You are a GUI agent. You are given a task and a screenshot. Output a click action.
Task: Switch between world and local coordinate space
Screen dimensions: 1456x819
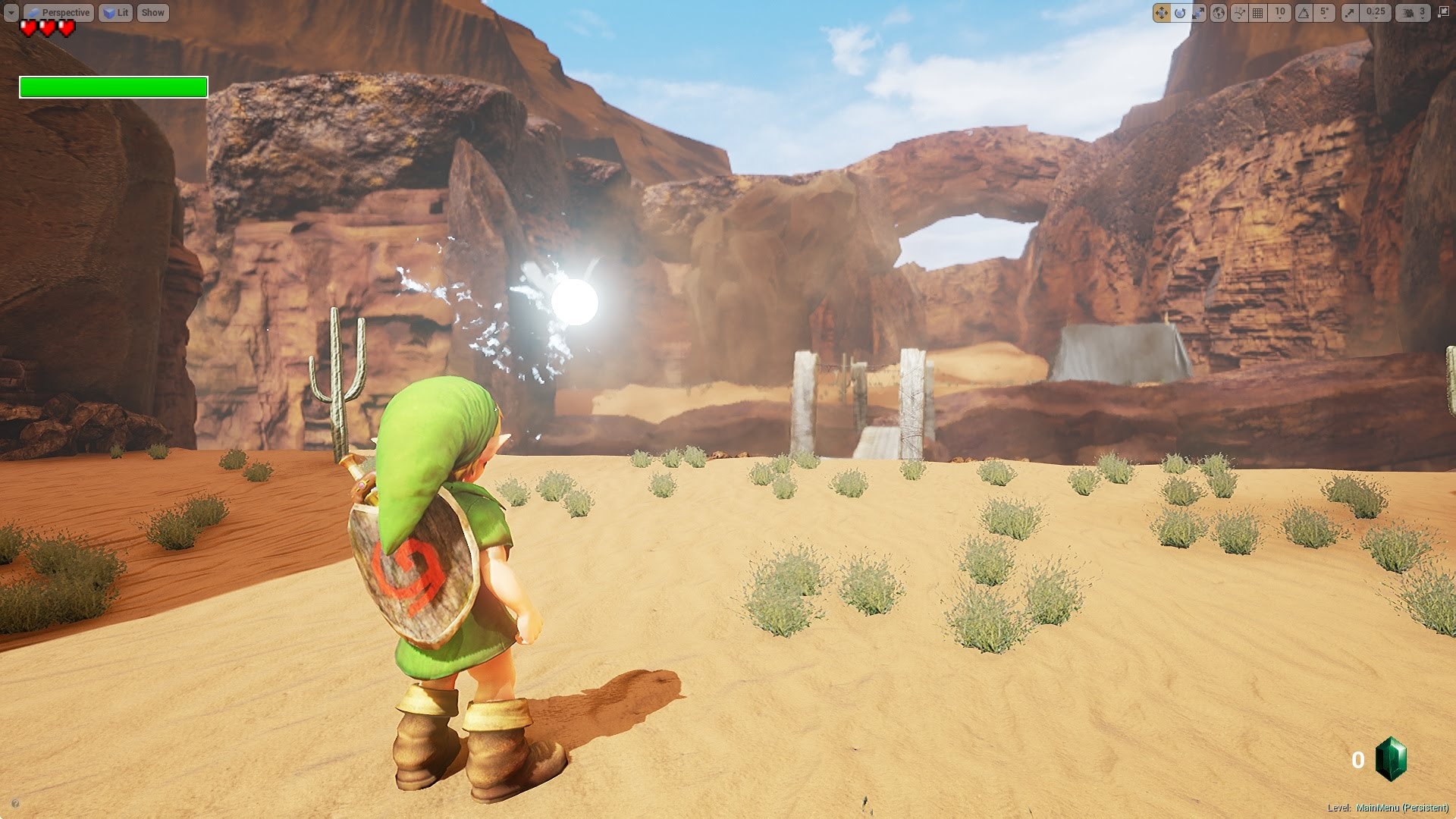coord(1217,12)
